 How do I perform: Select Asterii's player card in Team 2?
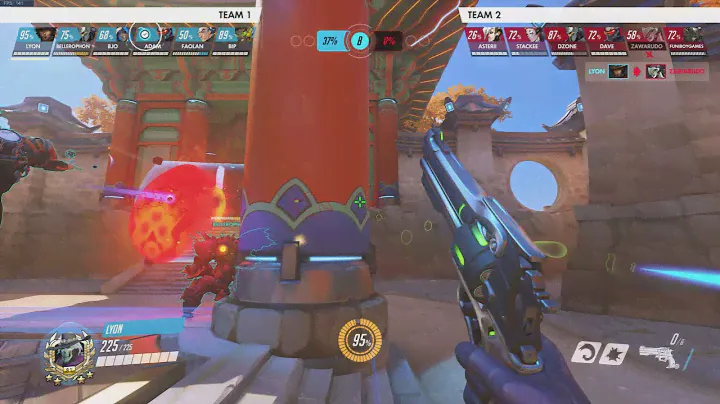[x=484, y=38]
